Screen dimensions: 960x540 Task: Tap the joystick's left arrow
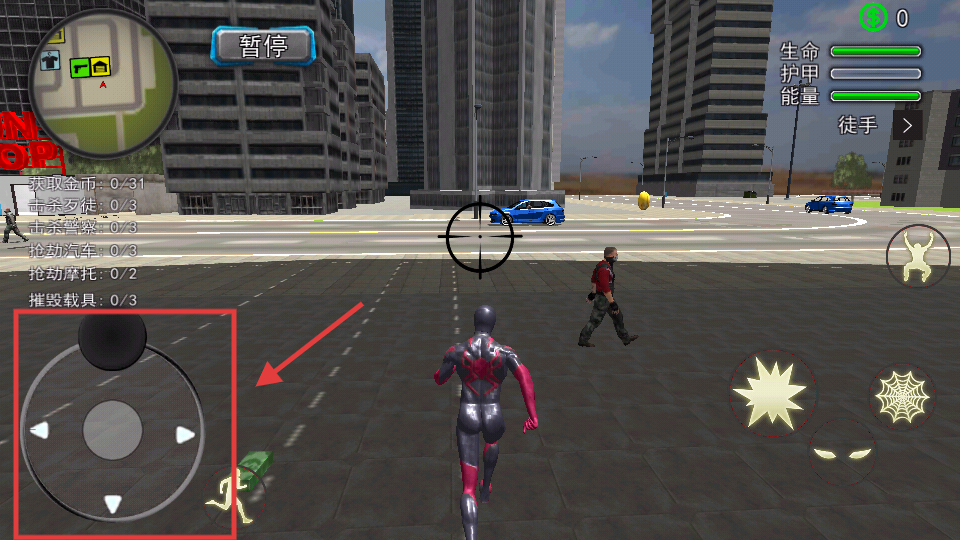[39, 431]
